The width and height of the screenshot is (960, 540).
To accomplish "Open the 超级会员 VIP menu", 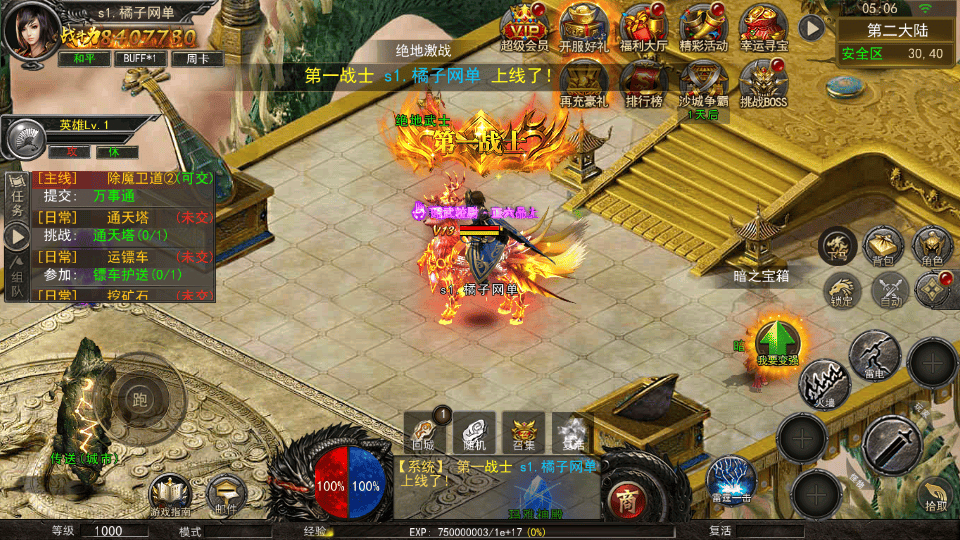I will pos(524,26).
